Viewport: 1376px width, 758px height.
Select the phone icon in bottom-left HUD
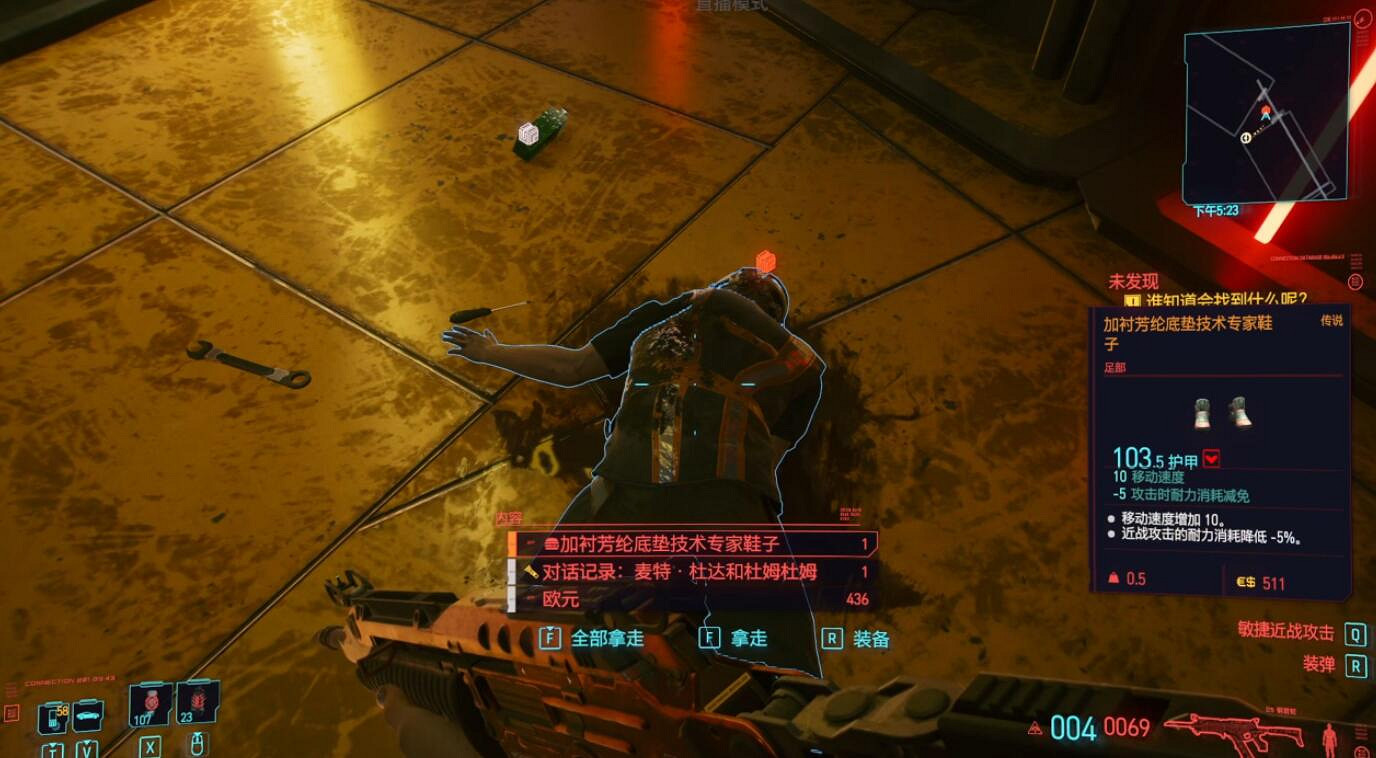[x=53, y=714]
